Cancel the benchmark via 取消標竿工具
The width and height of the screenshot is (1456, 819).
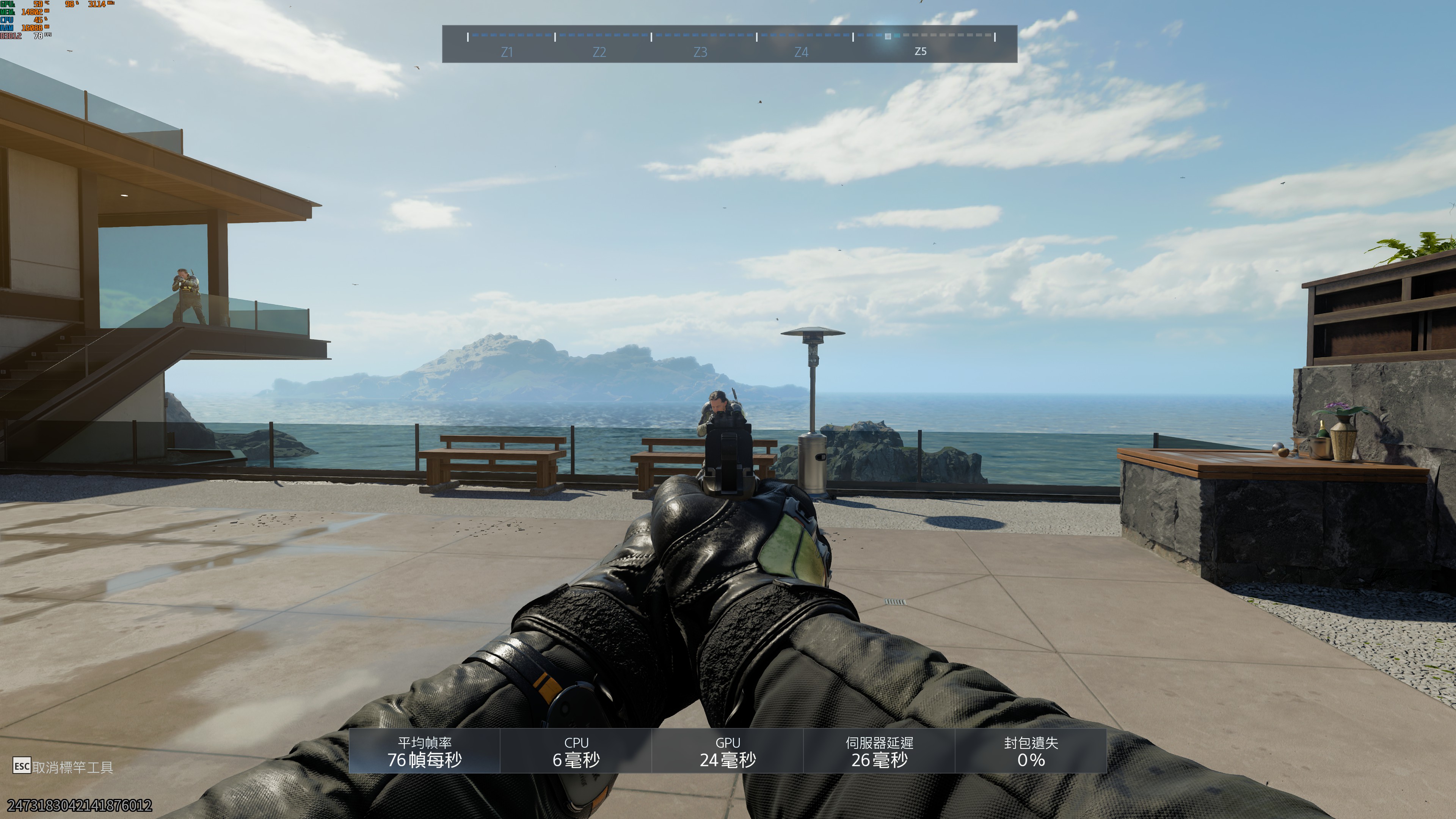click(63, 767)
